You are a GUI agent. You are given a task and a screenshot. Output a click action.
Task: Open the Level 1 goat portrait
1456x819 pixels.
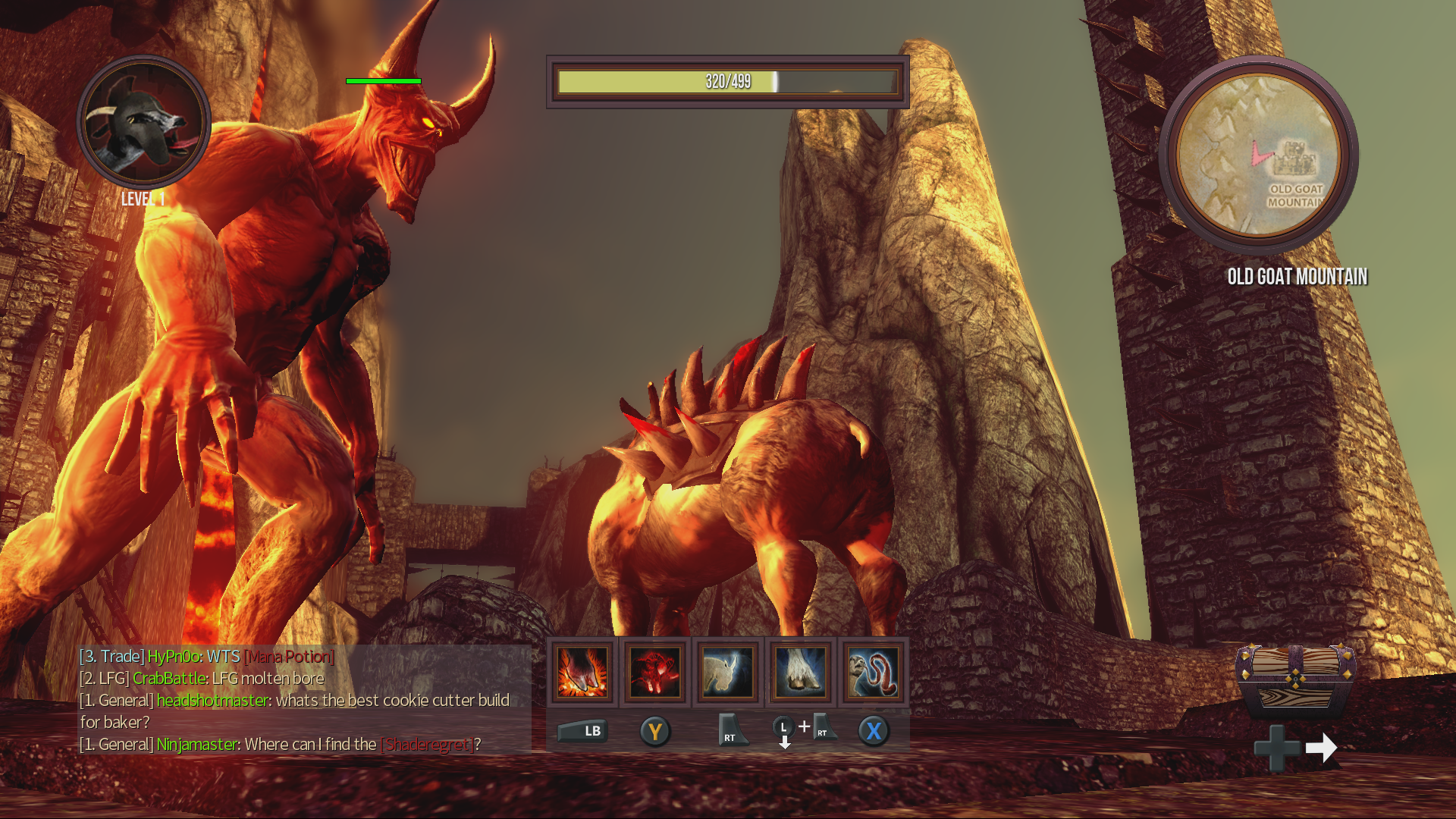(144, 129)
